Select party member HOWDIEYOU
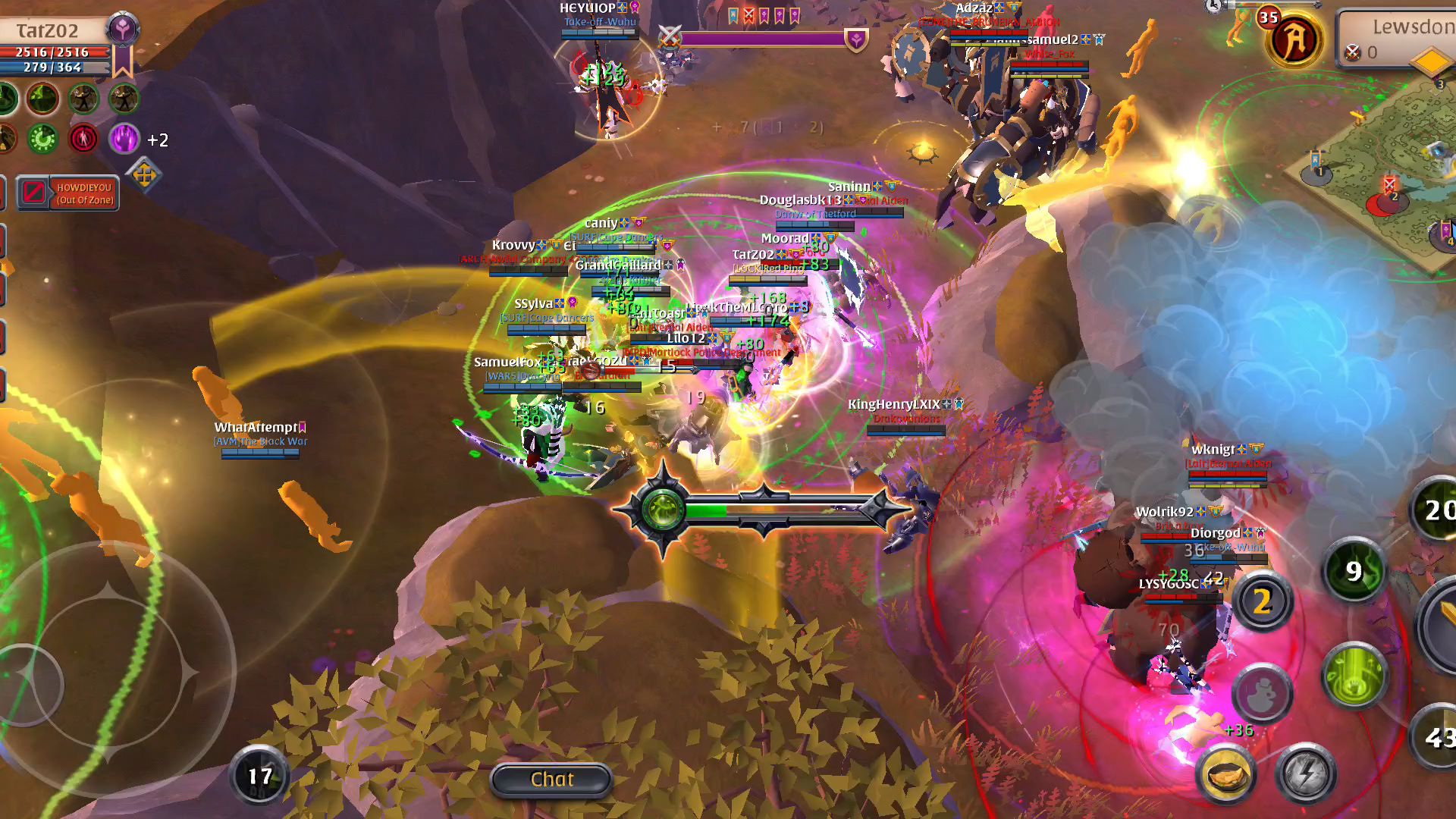 68,193
